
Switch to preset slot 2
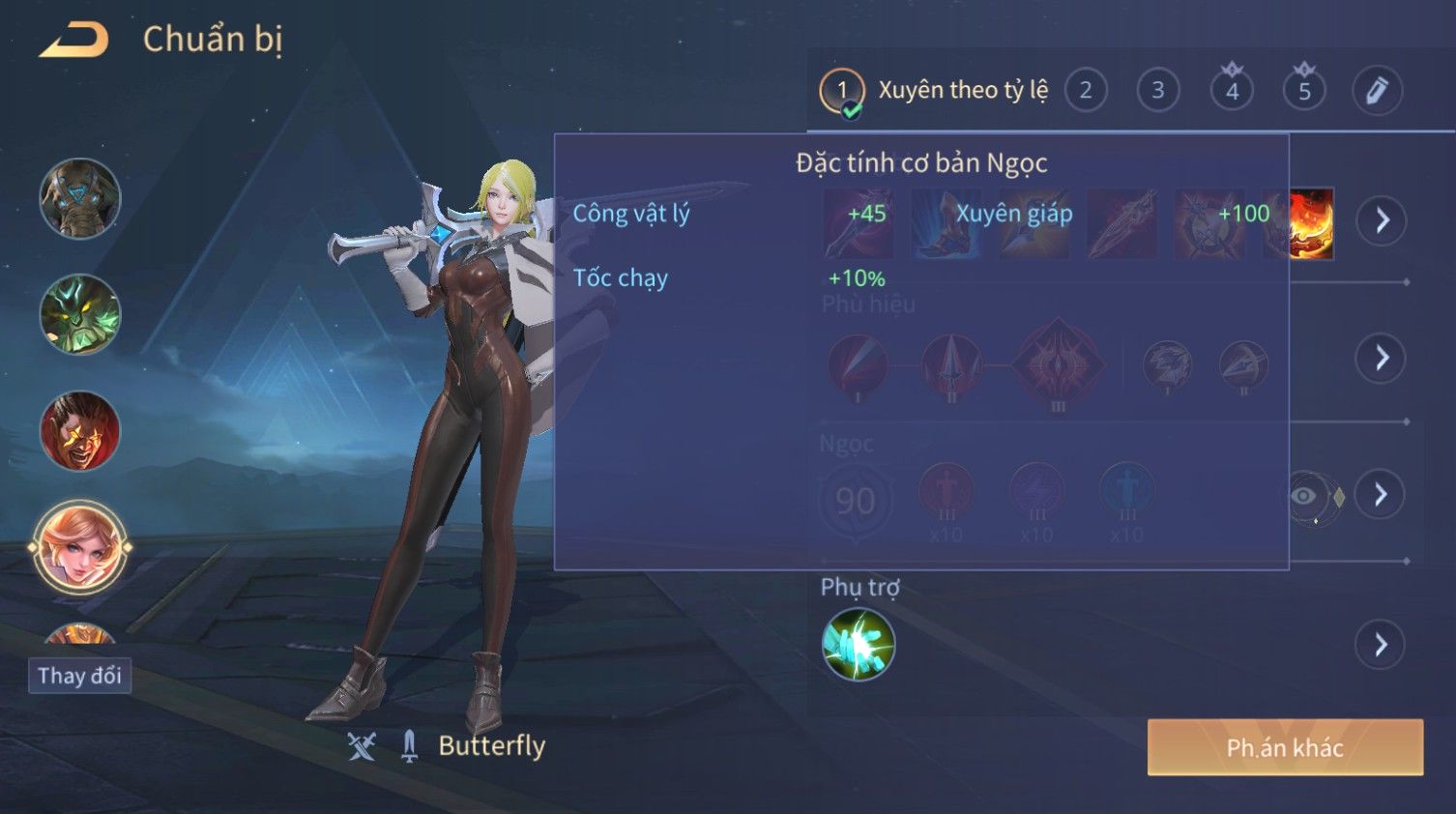coord(1086,91)
